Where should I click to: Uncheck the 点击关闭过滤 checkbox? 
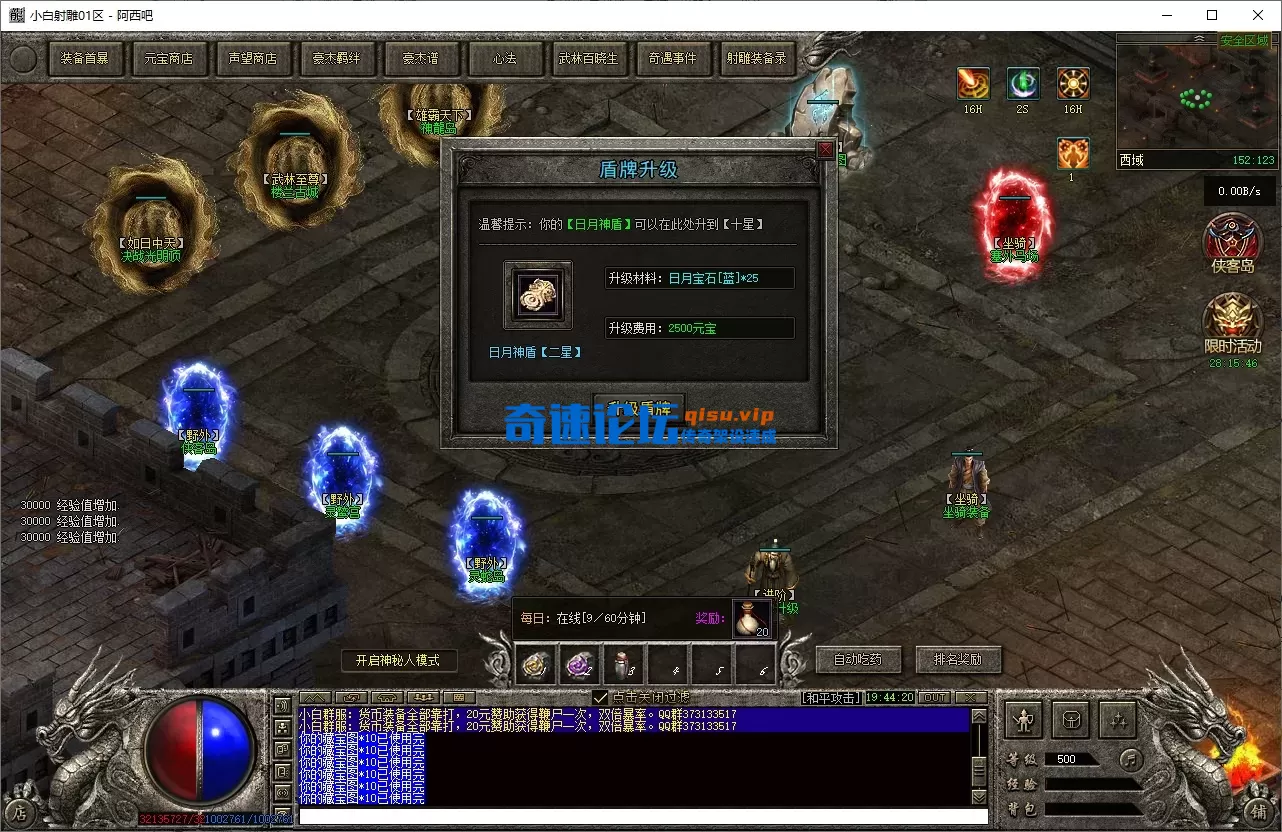600,695
